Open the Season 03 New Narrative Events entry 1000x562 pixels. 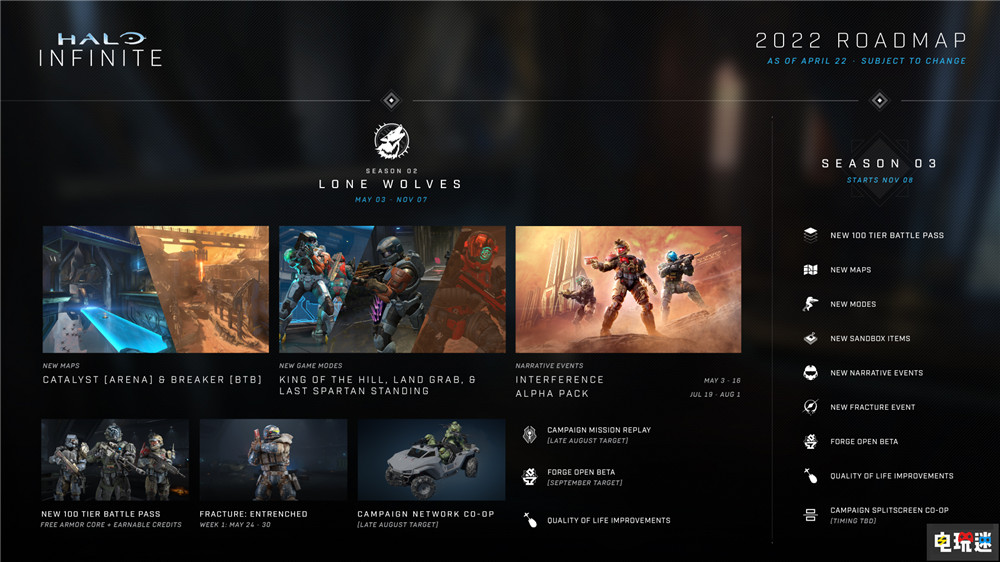(x=876, y=373)
